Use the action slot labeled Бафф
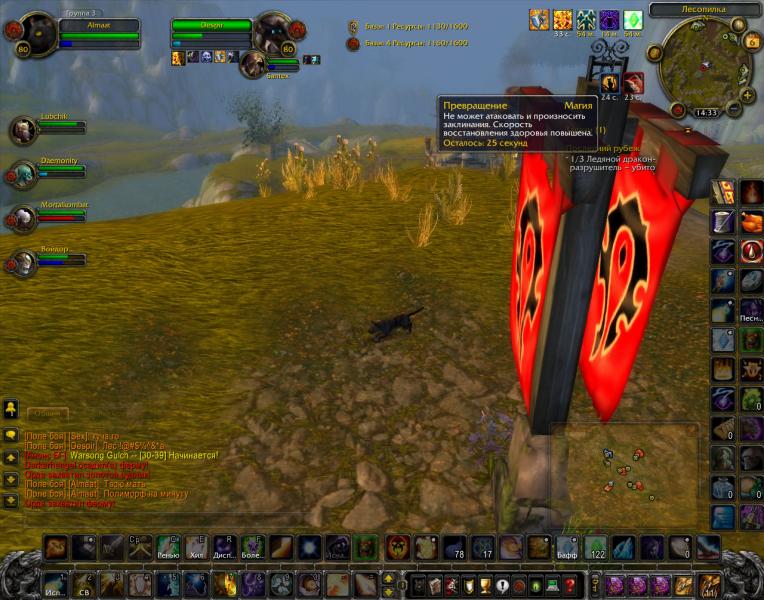 tap(567, 547)
